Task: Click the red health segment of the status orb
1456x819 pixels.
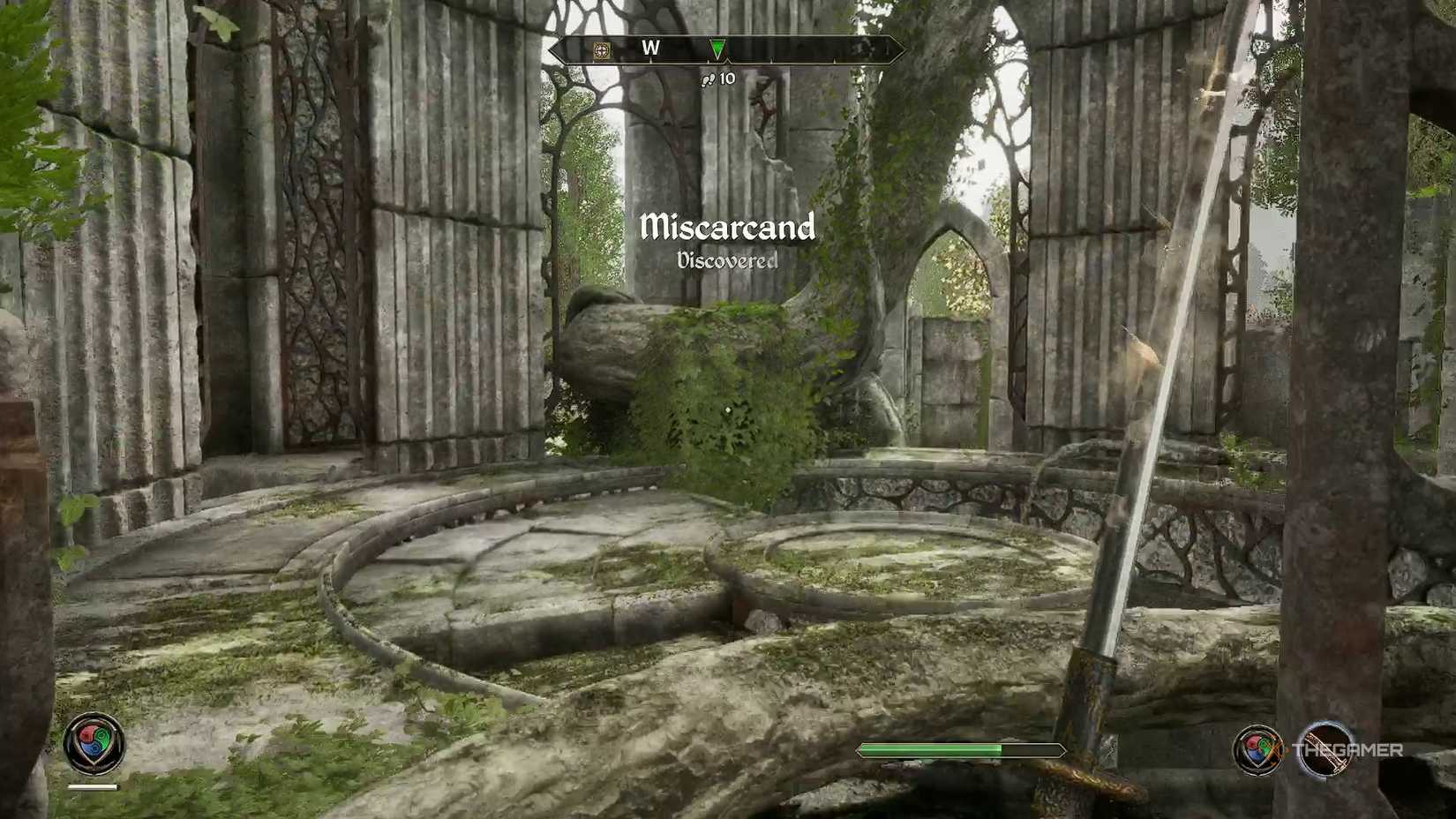Action: pyautogui.click(x=87, y=734)
